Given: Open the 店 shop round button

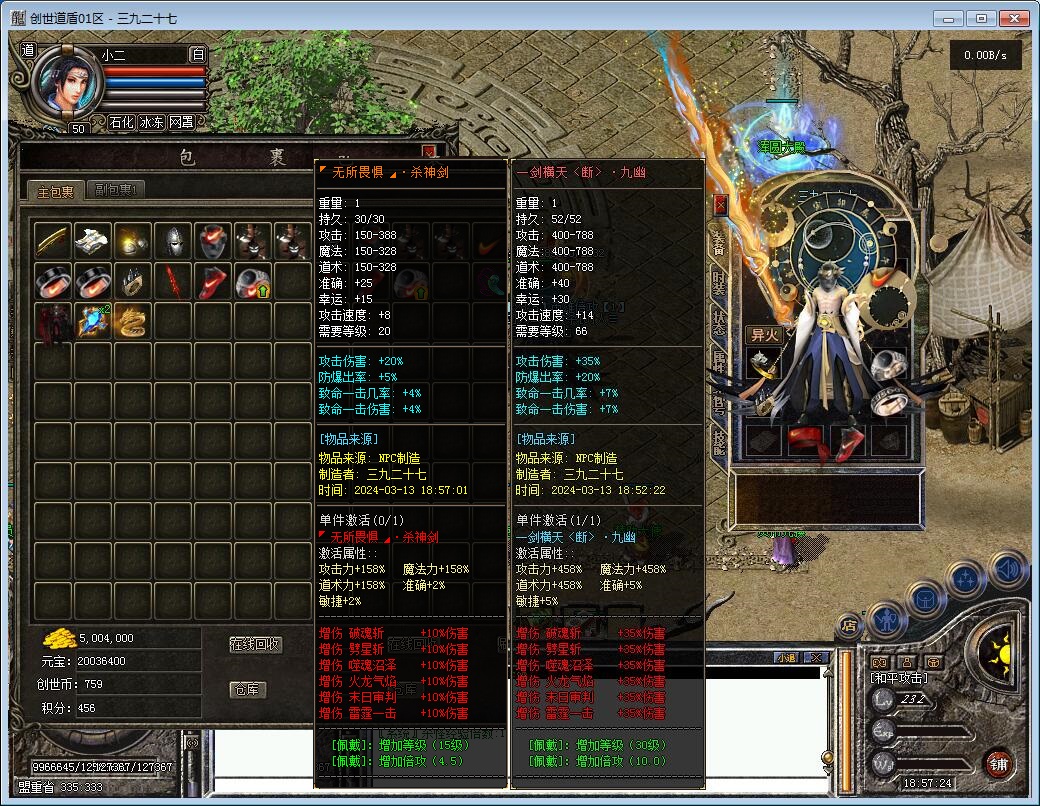Looking at the screenshot, I should pos(849,627).
